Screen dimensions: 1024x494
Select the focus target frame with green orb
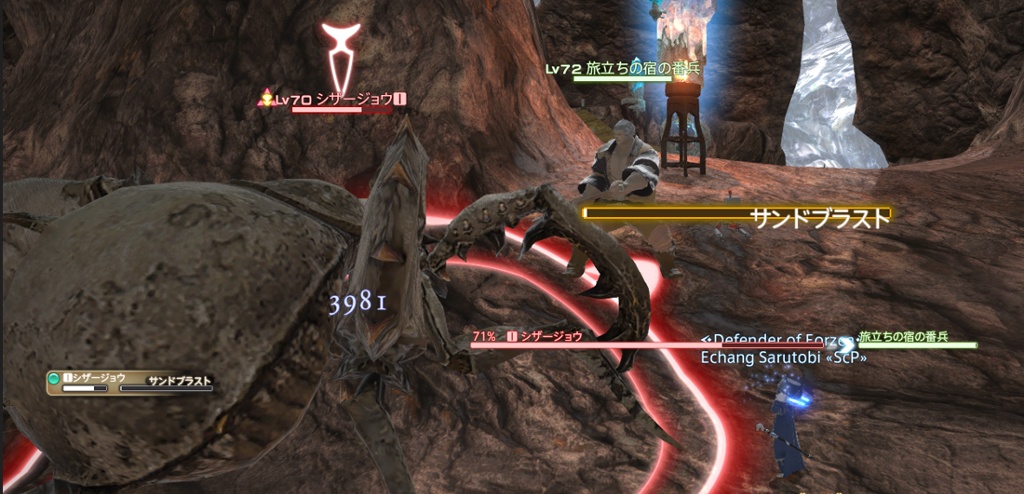tap(130, 380)
